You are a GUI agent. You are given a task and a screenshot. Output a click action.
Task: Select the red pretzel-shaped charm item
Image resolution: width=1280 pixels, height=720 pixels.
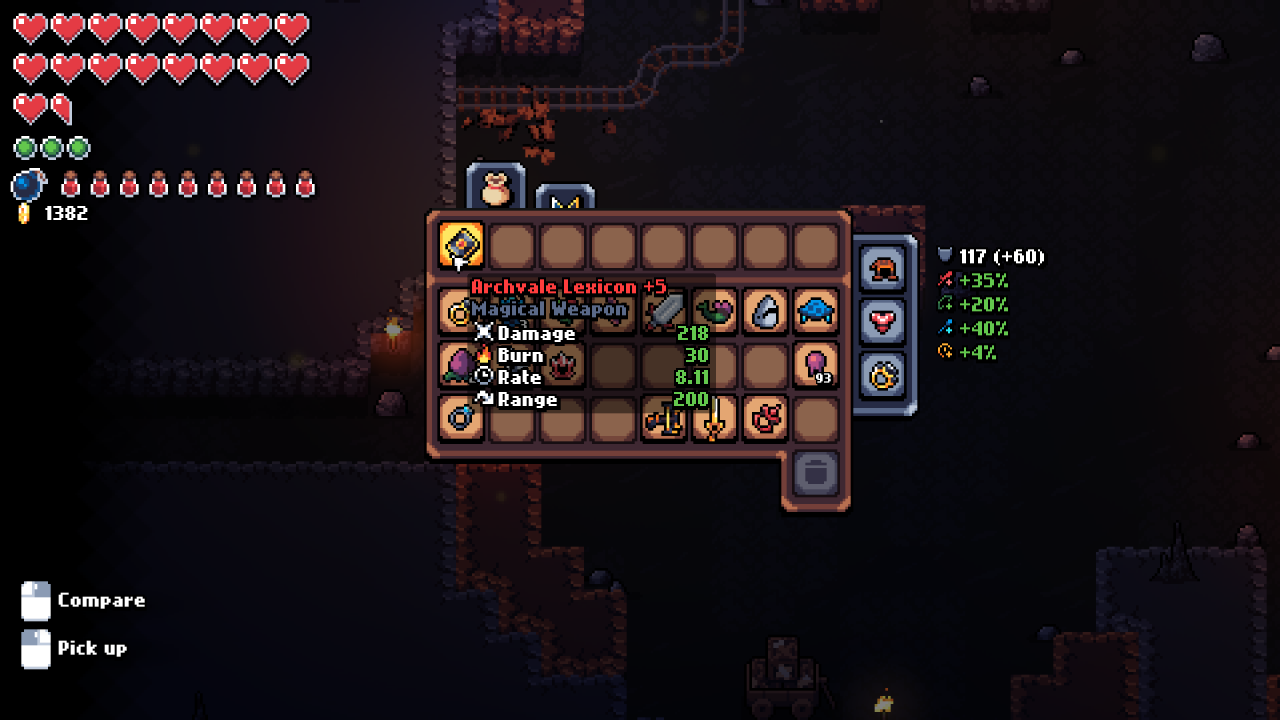tap(765, 417)
